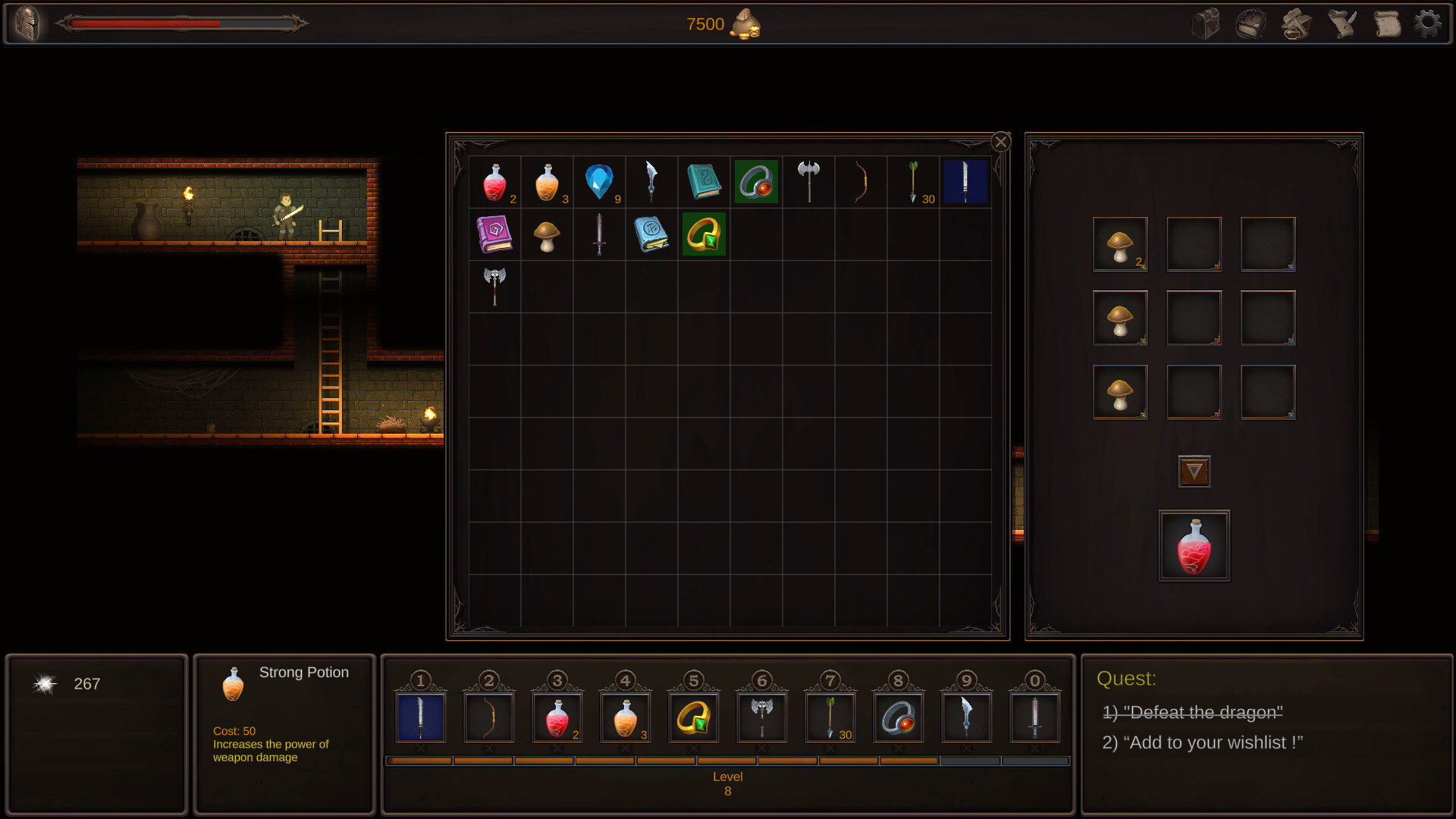1456x819 pixels.
Task: Click the battle axe in the third row
Action: [494, 287]
